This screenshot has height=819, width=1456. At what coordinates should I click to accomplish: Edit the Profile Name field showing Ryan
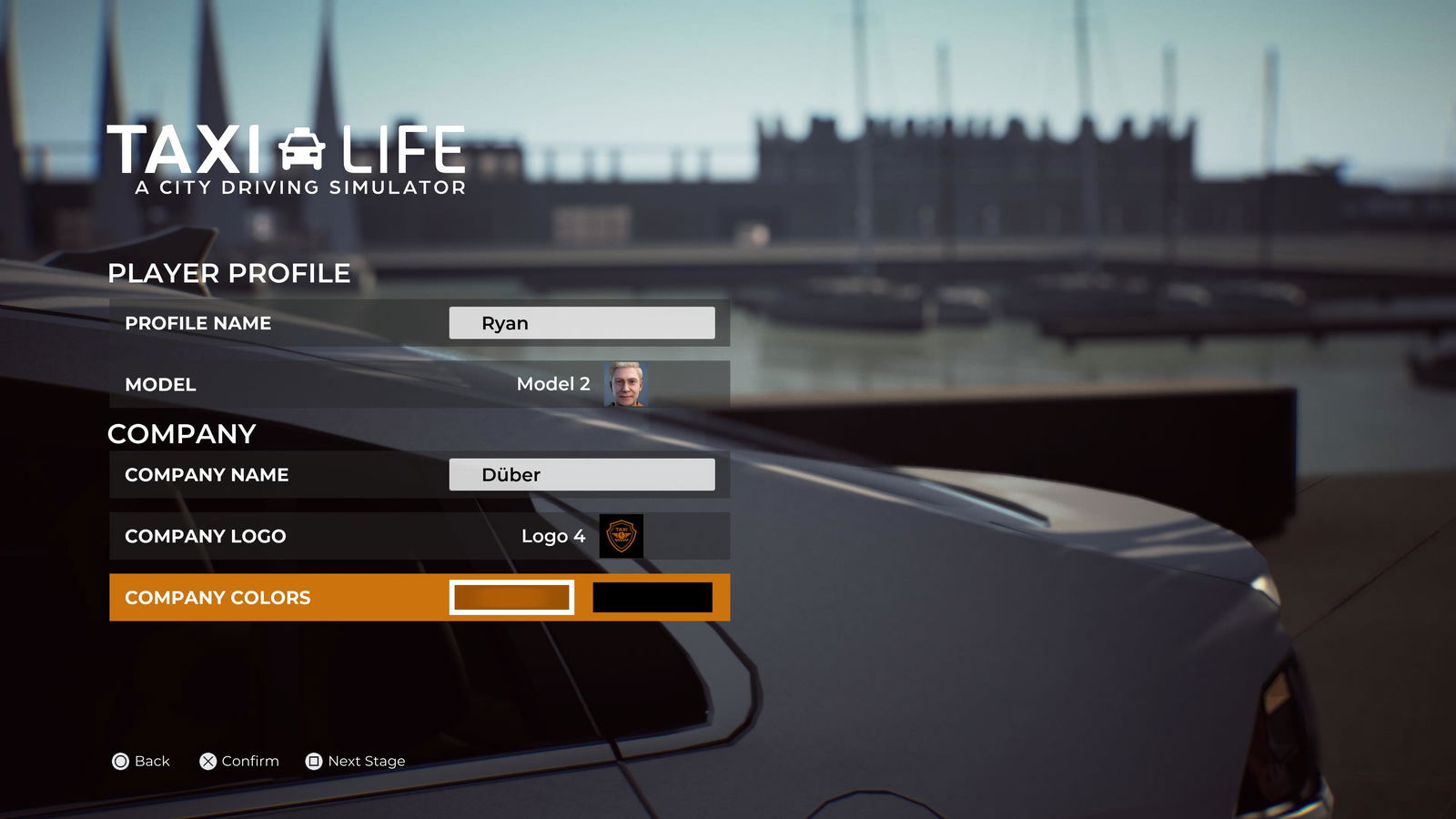coord(581,323)
